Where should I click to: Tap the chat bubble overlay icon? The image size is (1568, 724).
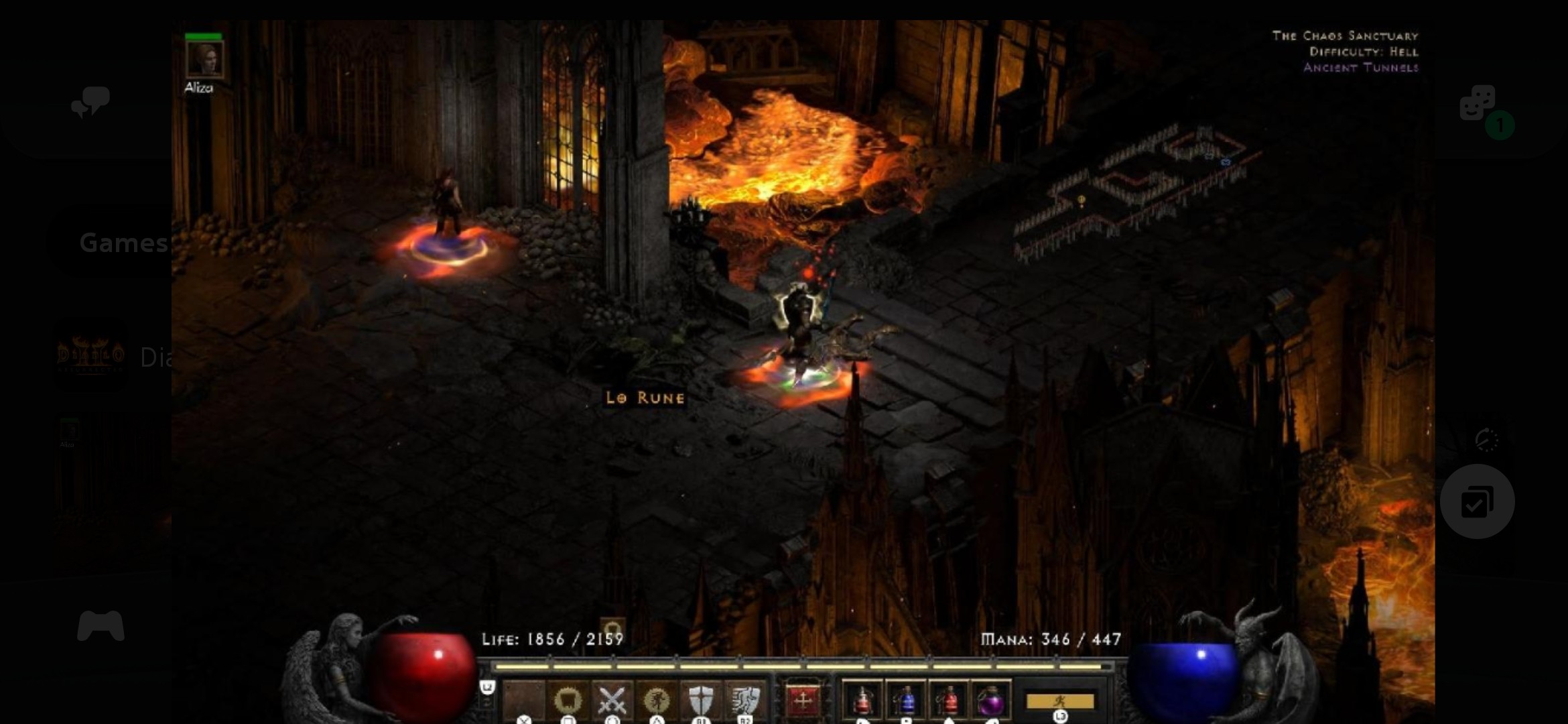(x=89, y=102)
